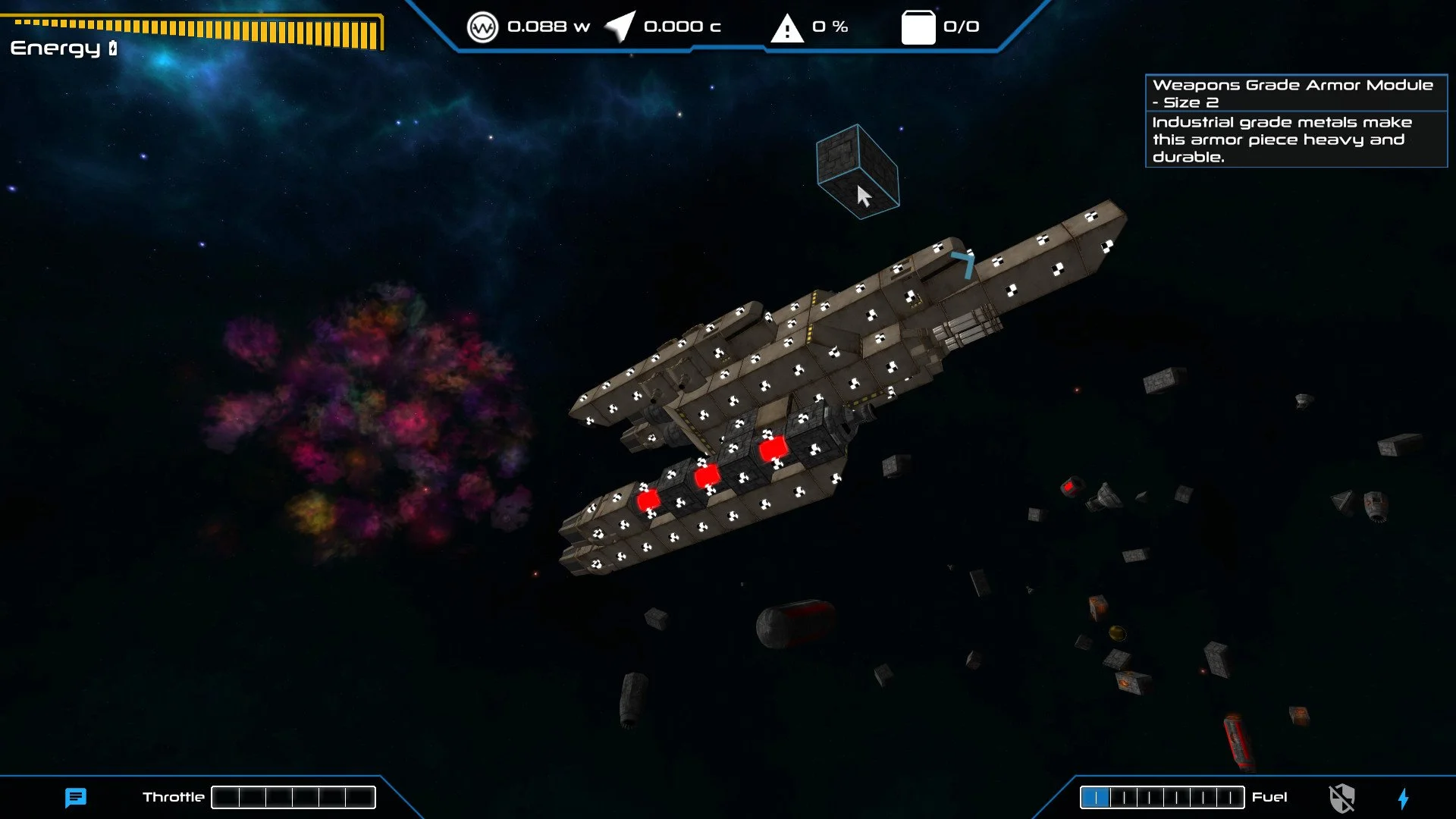Click the warning triangle percentage icon
This screenshot has width=1456, height=819.
coord(786,28)
